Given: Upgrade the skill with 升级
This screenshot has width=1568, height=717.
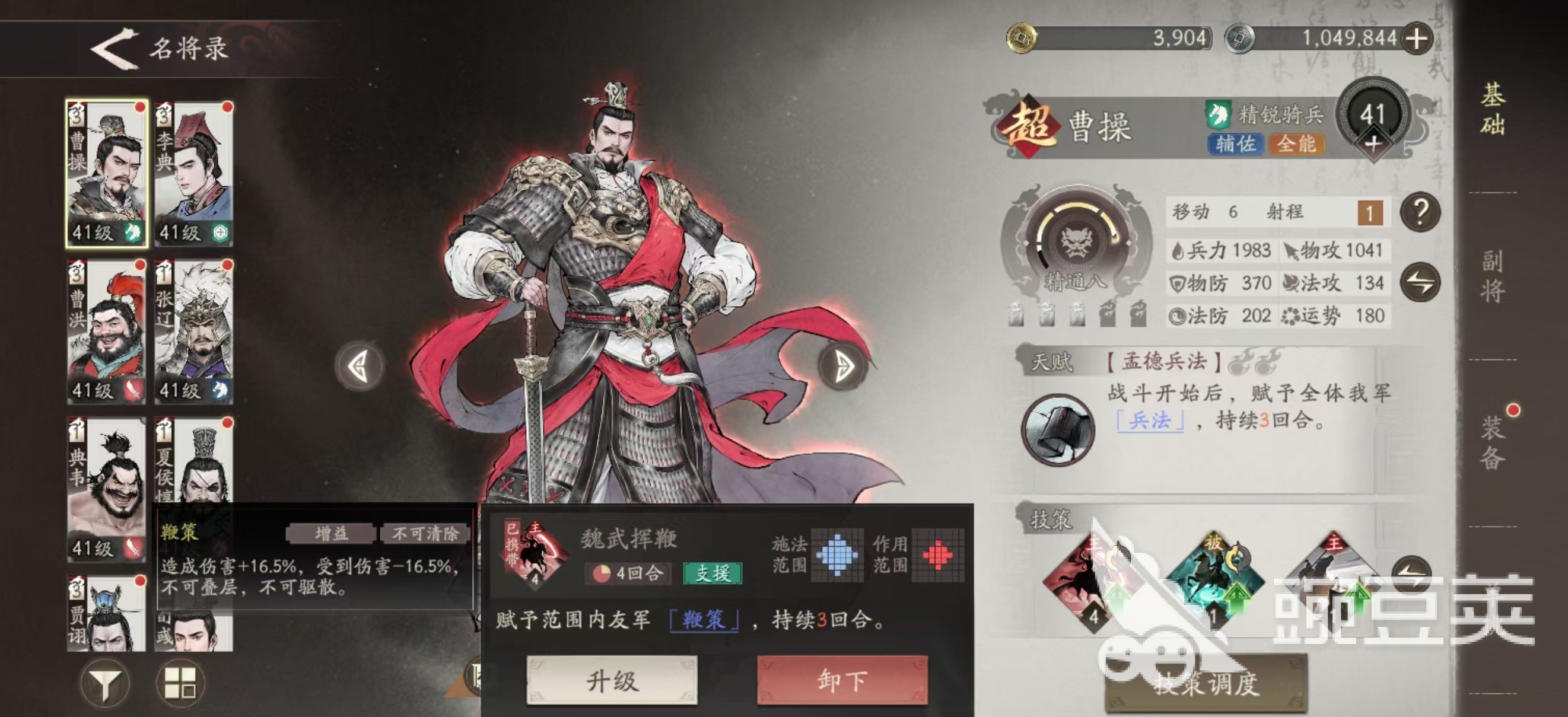Looking at the screenshot, I should (612, 680).
